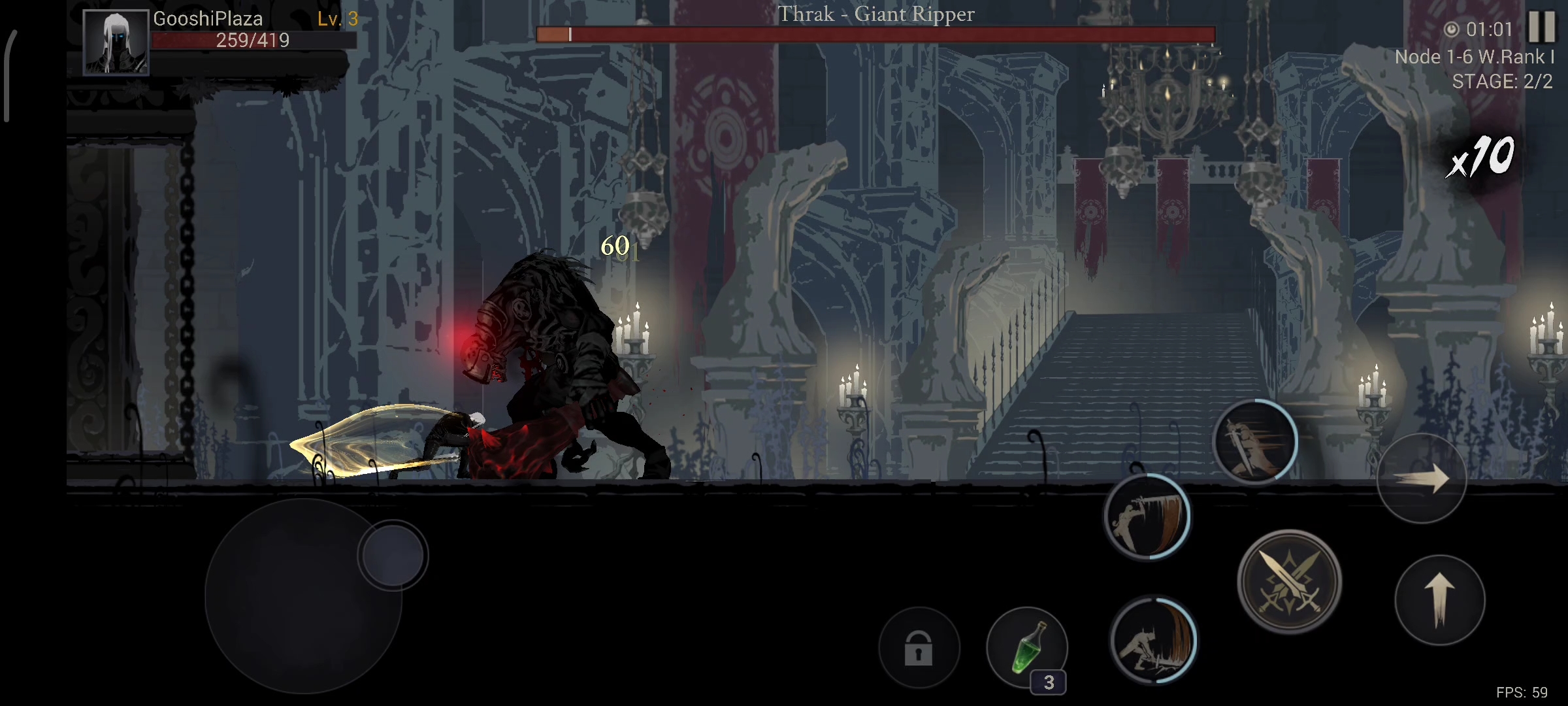The image size is (1568, 706).
Task: Activate the crouching sweep slash skill
Action: [x=1153, y=640]
